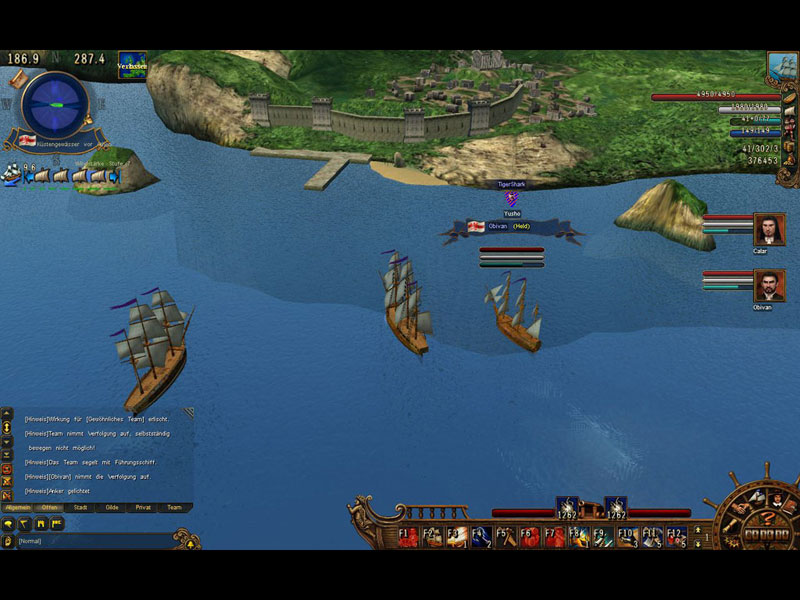Screen dimensions: 800x600
Task: Click the question mark help icon
Action: coord(765,517)
